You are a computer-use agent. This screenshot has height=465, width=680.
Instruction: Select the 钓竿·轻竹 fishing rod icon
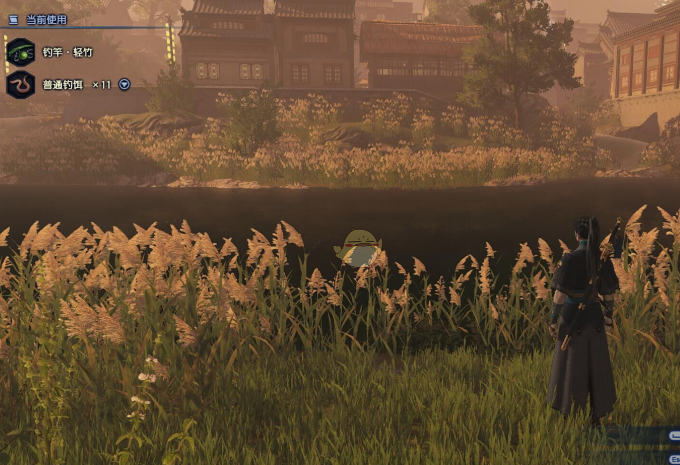click(20, 52)
